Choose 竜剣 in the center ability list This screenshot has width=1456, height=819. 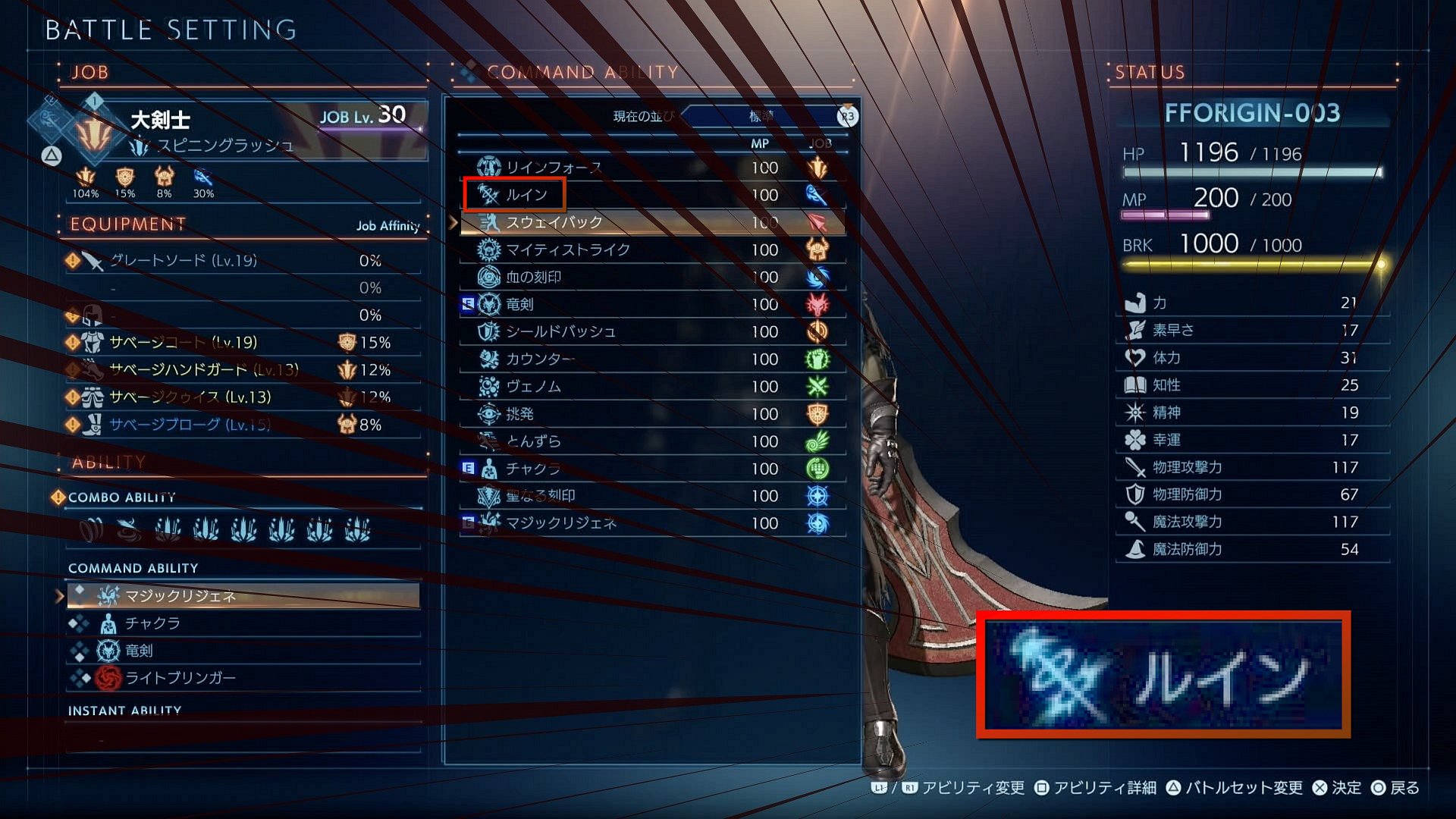click(519, 304)
